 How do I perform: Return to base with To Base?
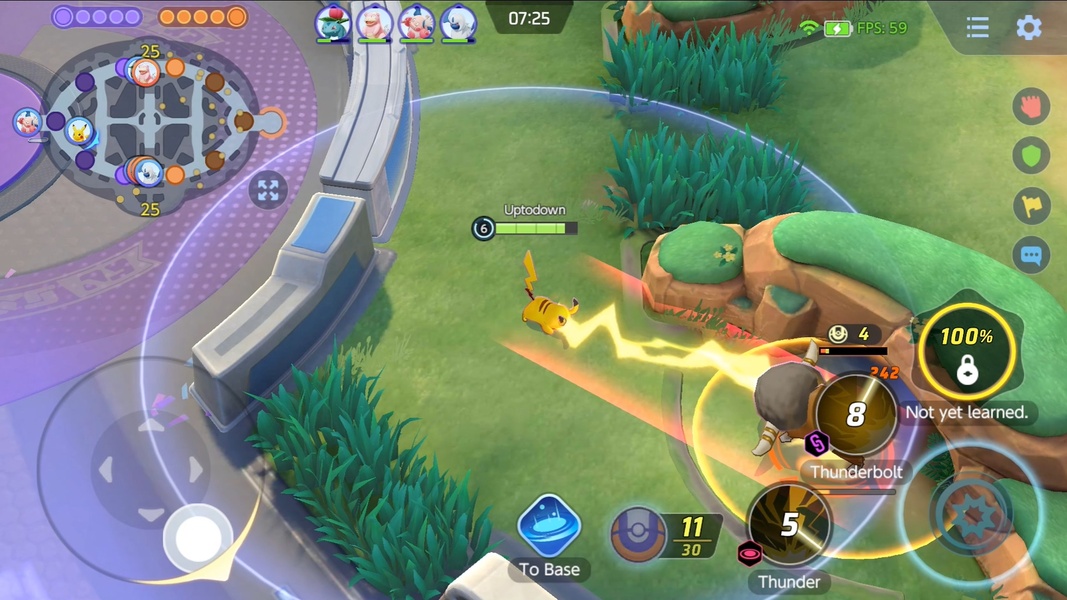(x=549, y=527)
